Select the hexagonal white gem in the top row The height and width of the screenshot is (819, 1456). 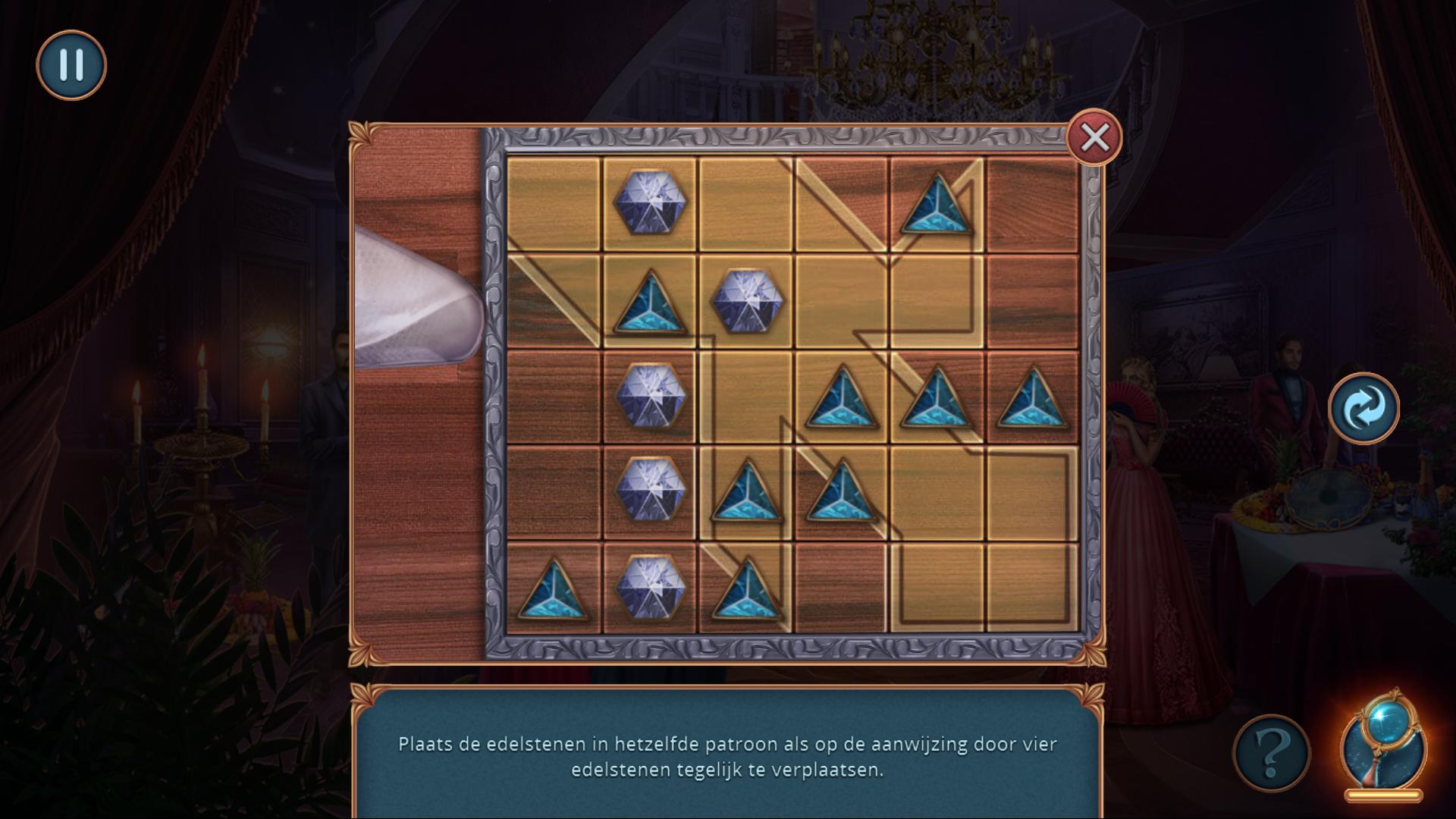[x=650, y=202]
